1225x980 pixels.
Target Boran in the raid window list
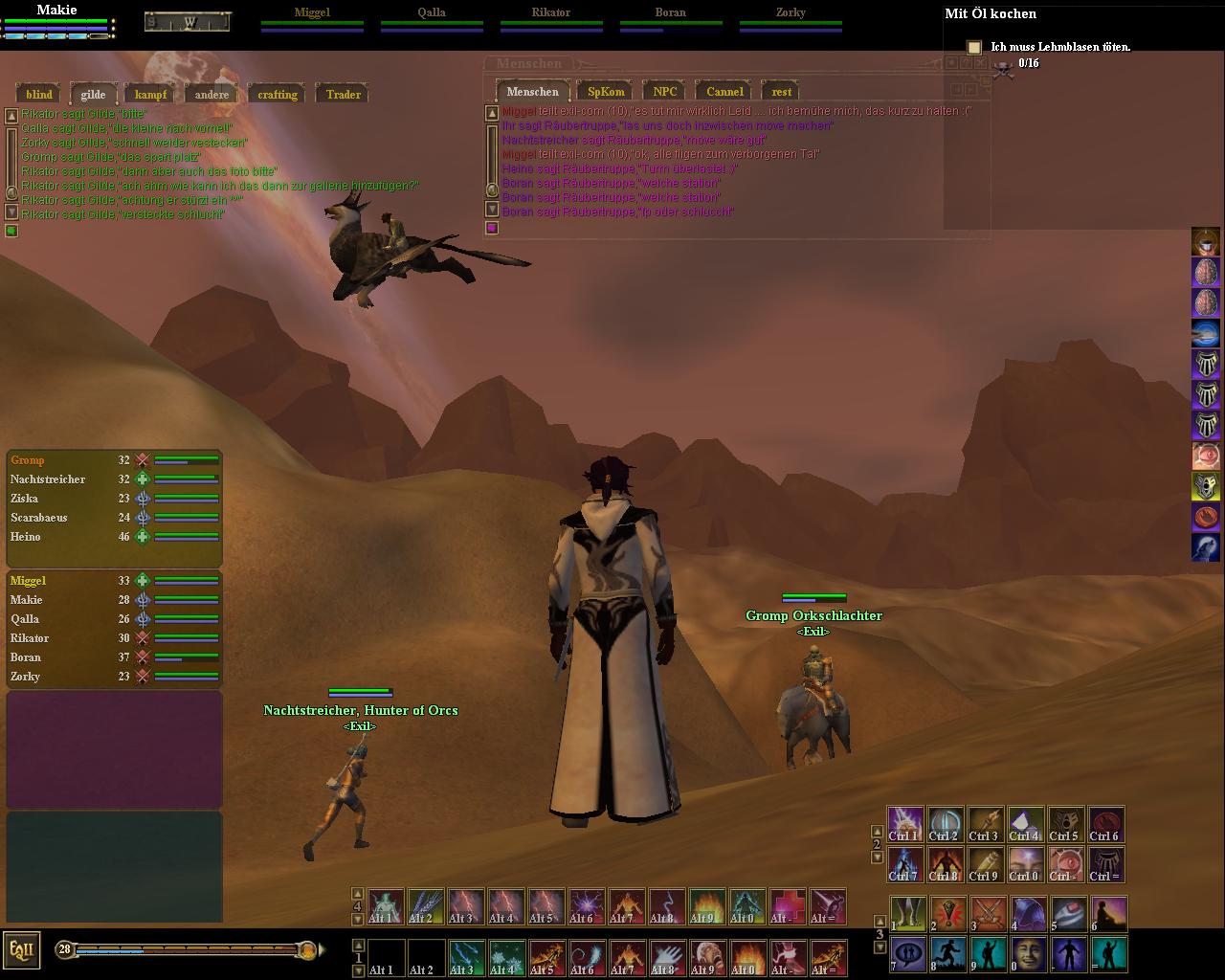[26, 657]
